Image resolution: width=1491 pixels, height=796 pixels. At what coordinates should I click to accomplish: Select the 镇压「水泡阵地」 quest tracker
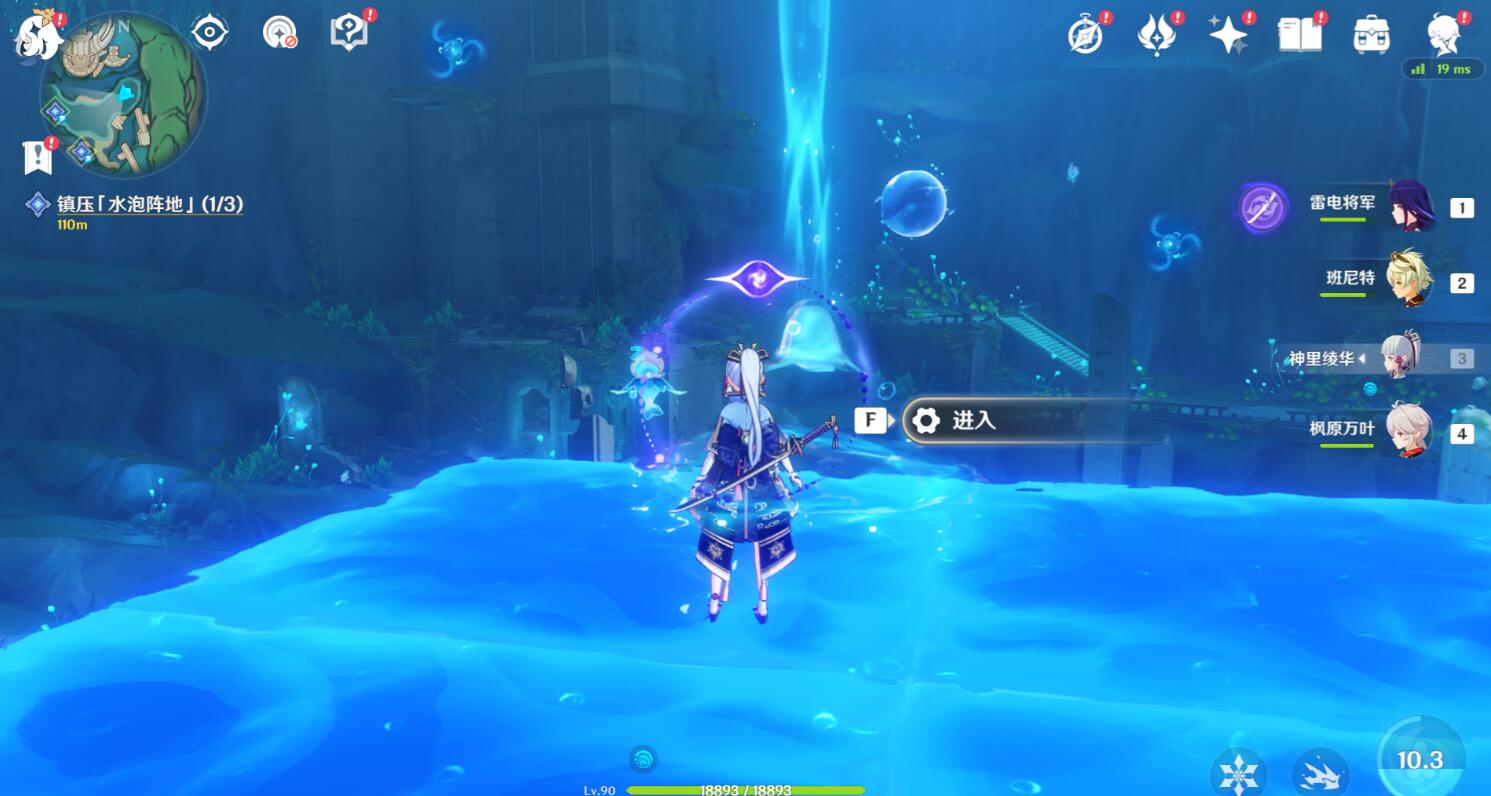pos(149,205)
